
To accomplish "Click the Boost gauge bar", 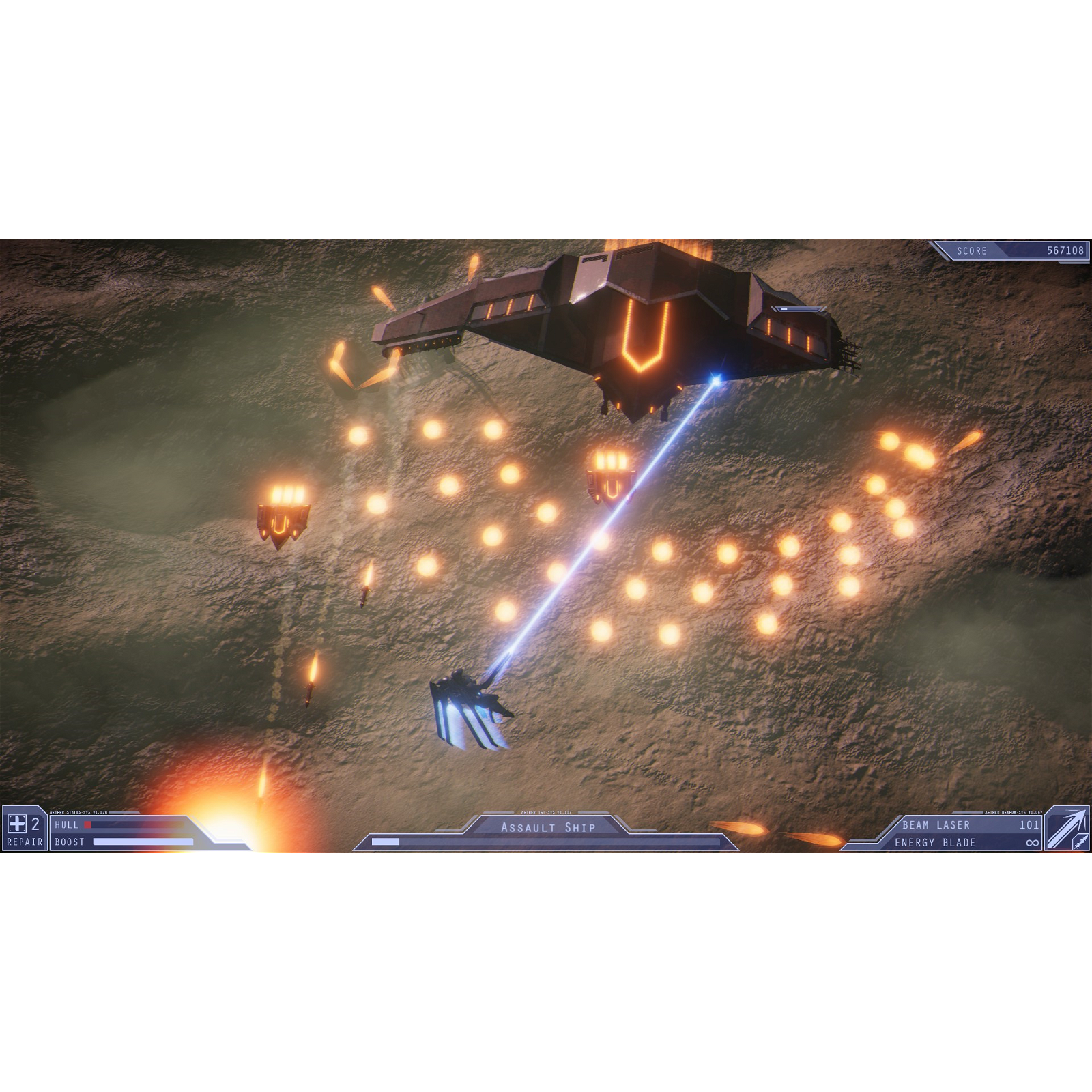I will [143, 842].
